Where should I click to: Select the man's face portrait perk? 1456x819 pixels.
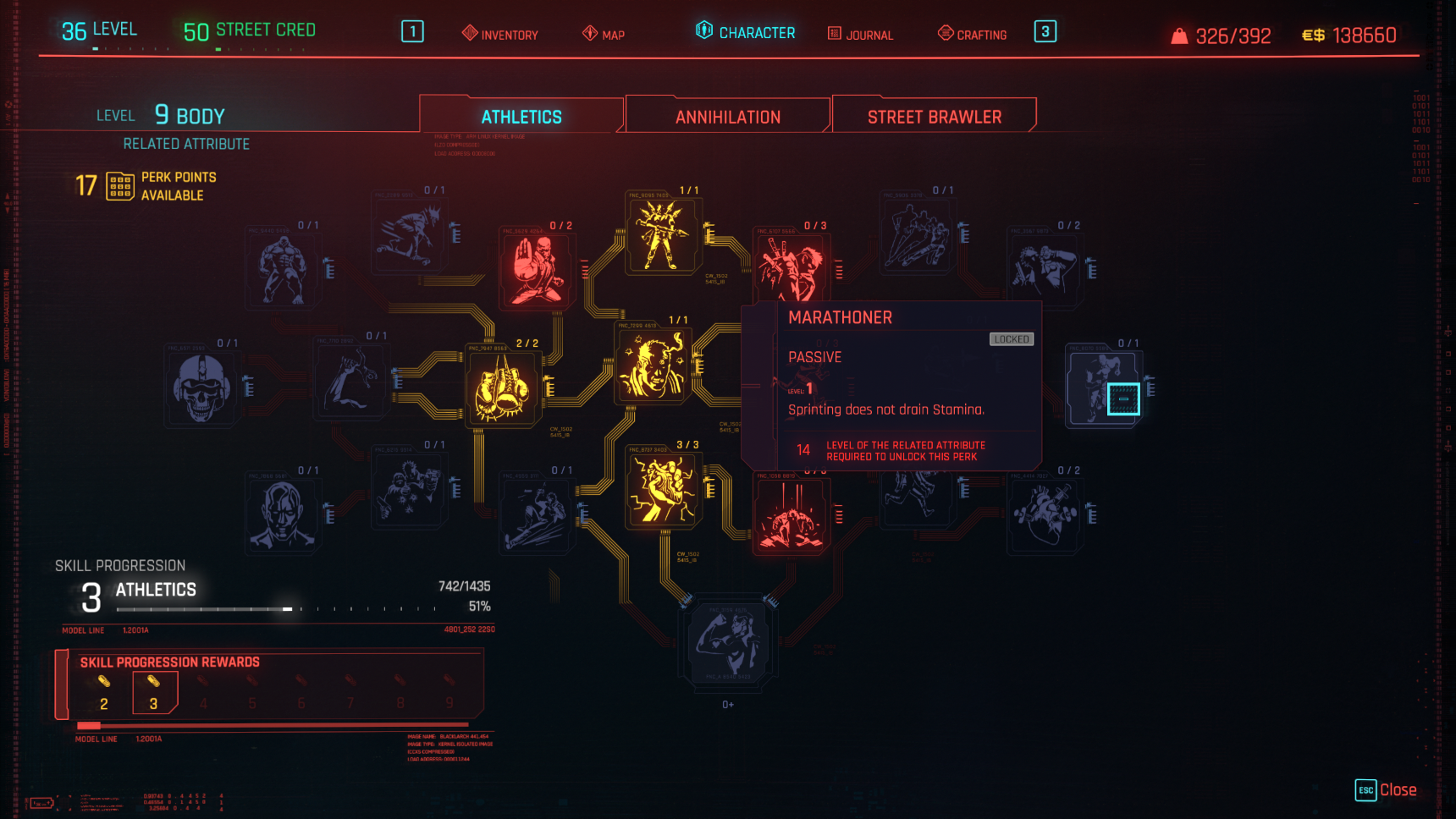[283, 514]
